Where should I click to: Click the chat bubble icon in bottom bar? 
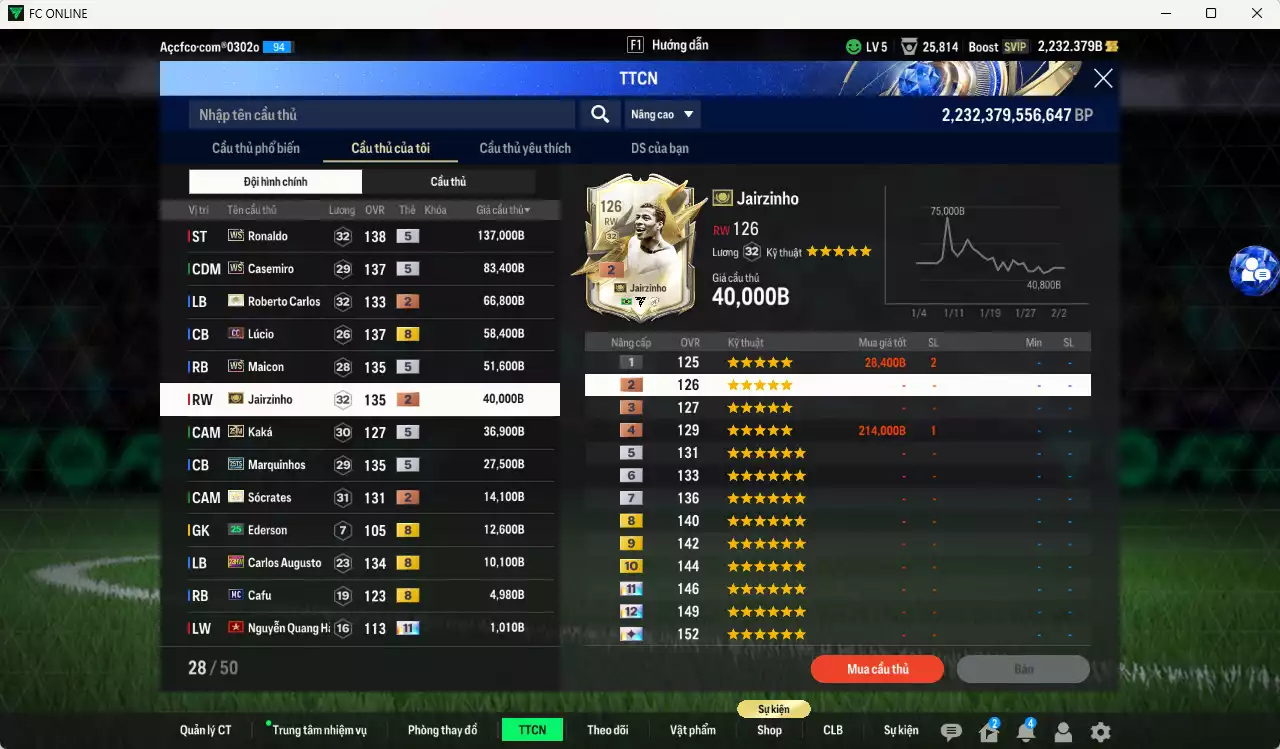pyautogui.click(x=952, y=731)
